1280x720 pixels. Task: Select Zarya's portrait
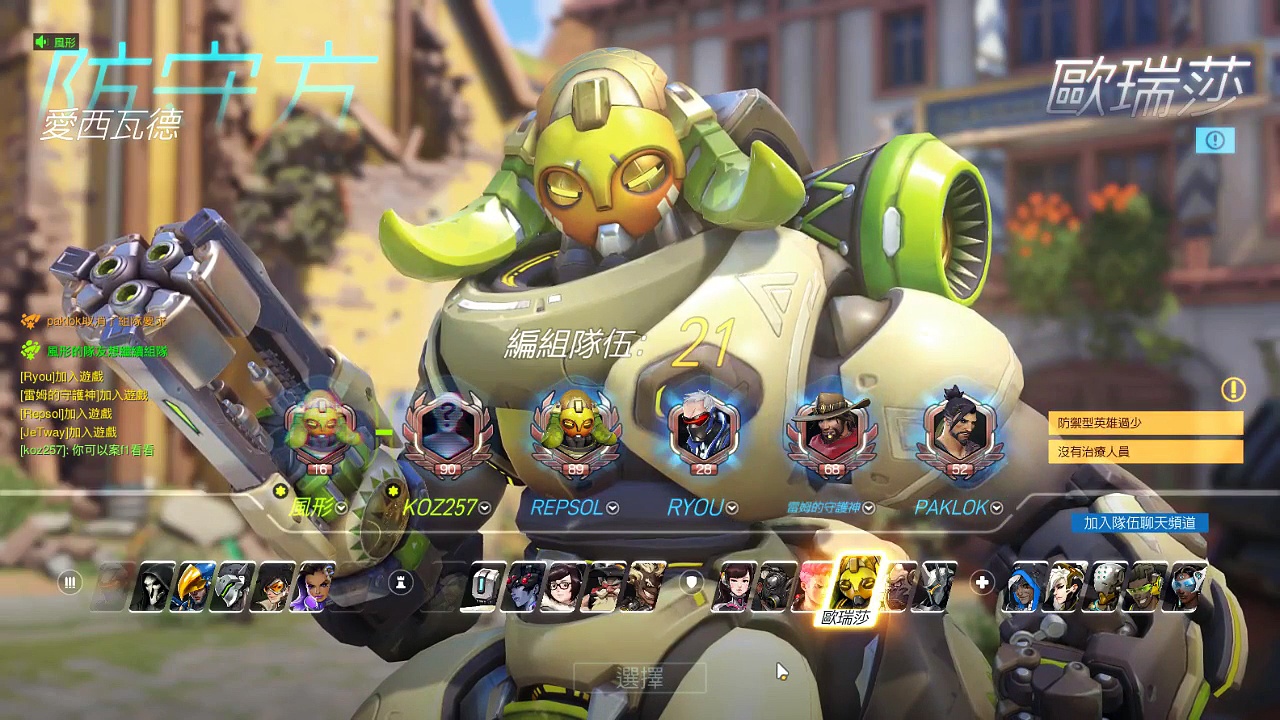coord(810,585)
